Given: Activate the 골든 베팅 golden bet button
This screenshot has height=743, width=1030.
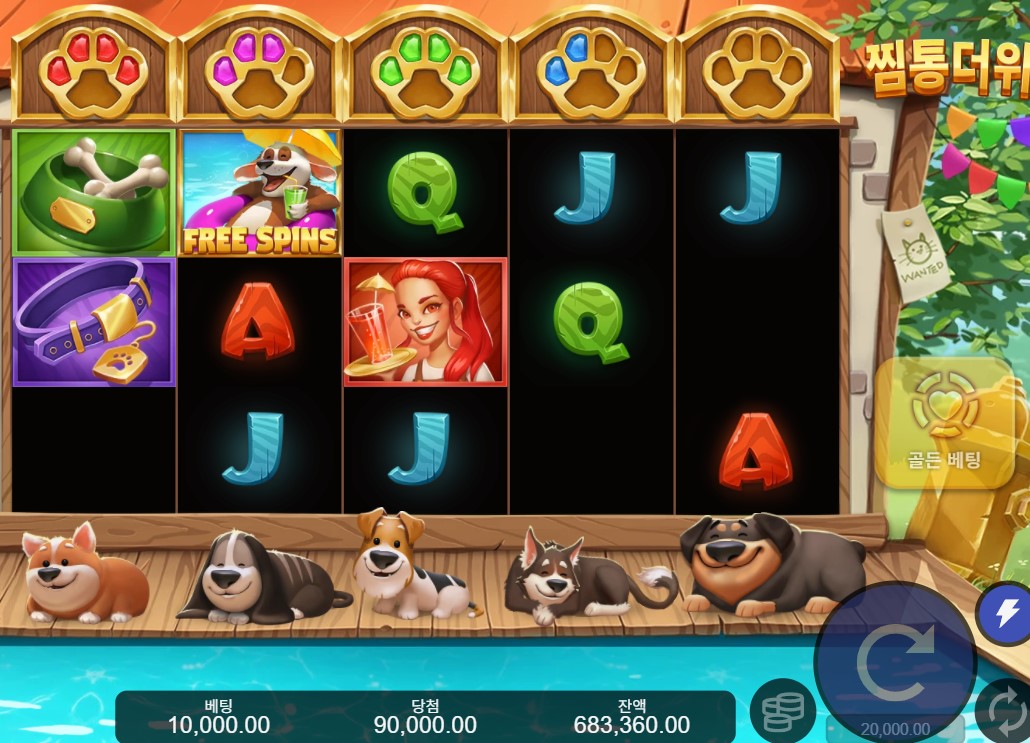Looking at the screenshot, I should (x=944, y=423).
